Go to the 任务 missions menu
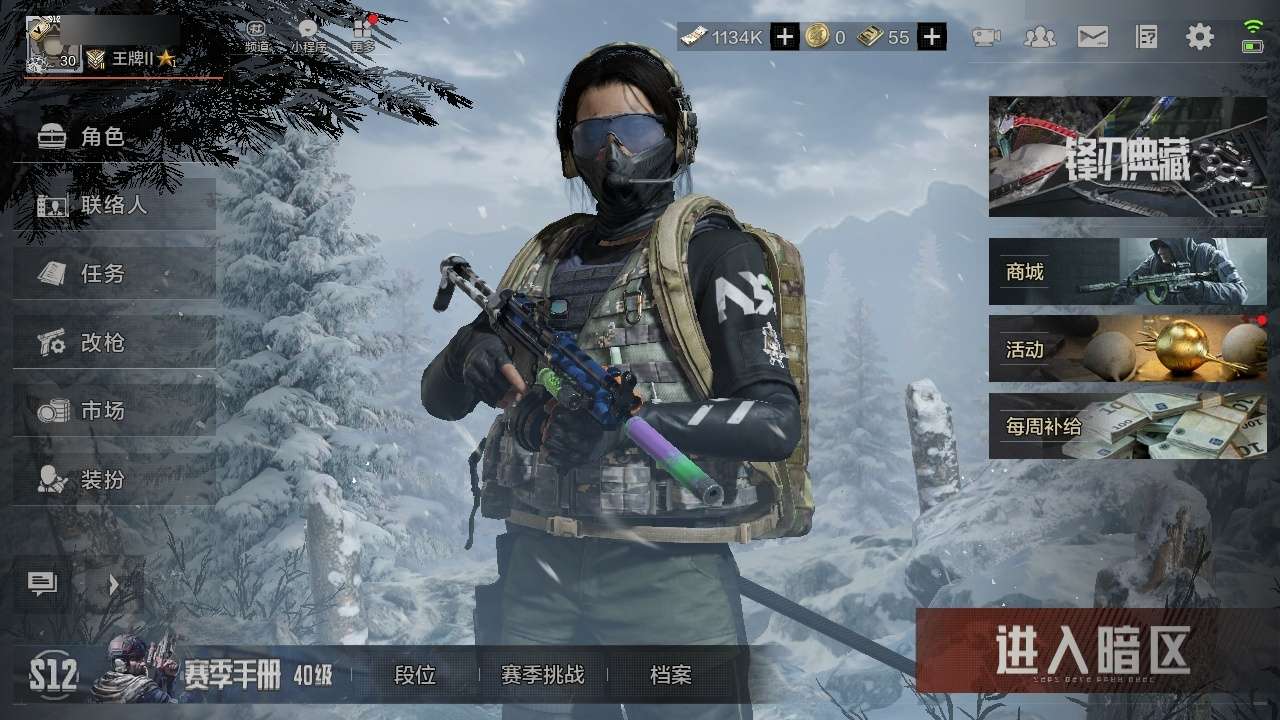This screenshot has height=720, width=1280. tap(103, 273)
